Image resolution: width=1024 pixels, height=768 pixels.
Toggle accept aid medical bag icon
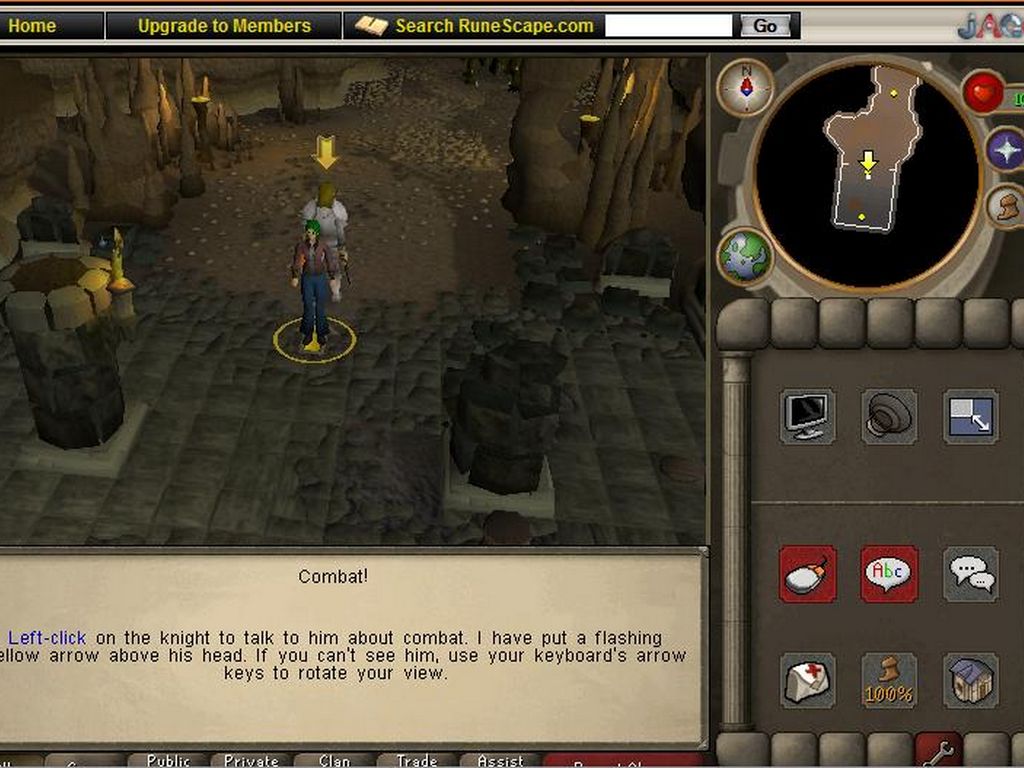click(807, 681)
